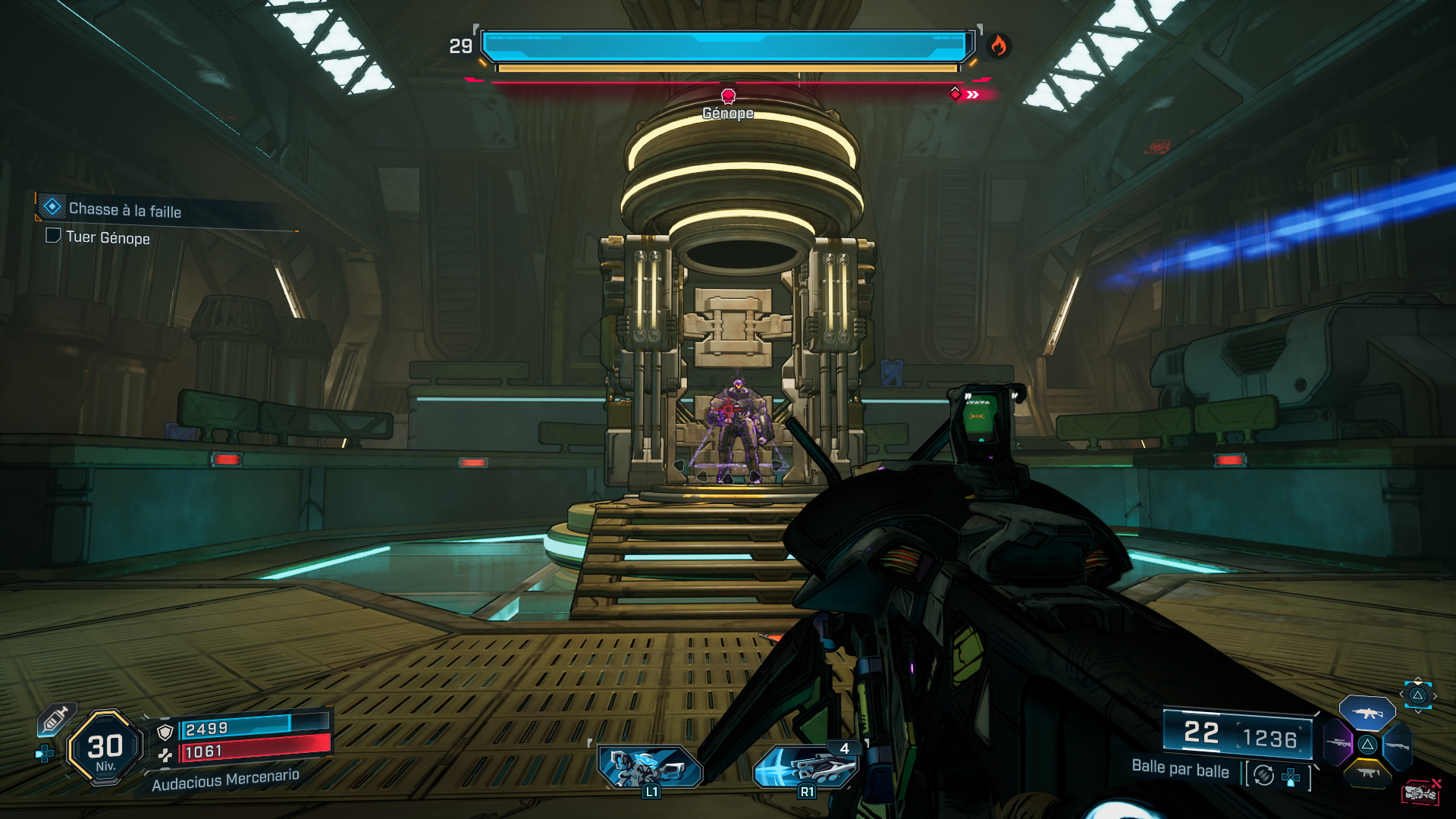Fire the ordnance launcher ability with count 4

click(807, 766)
